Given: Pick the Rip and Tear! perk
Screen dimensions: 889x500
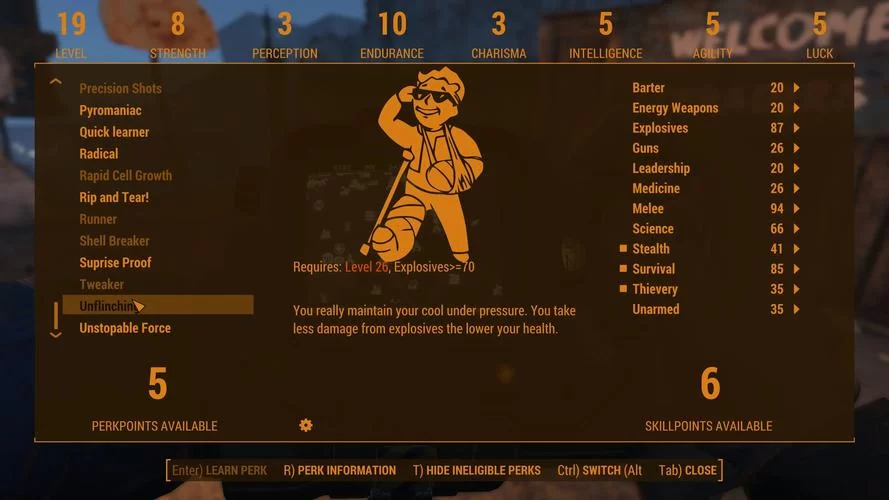Looking at the screenshot, I should pos(114,197).
